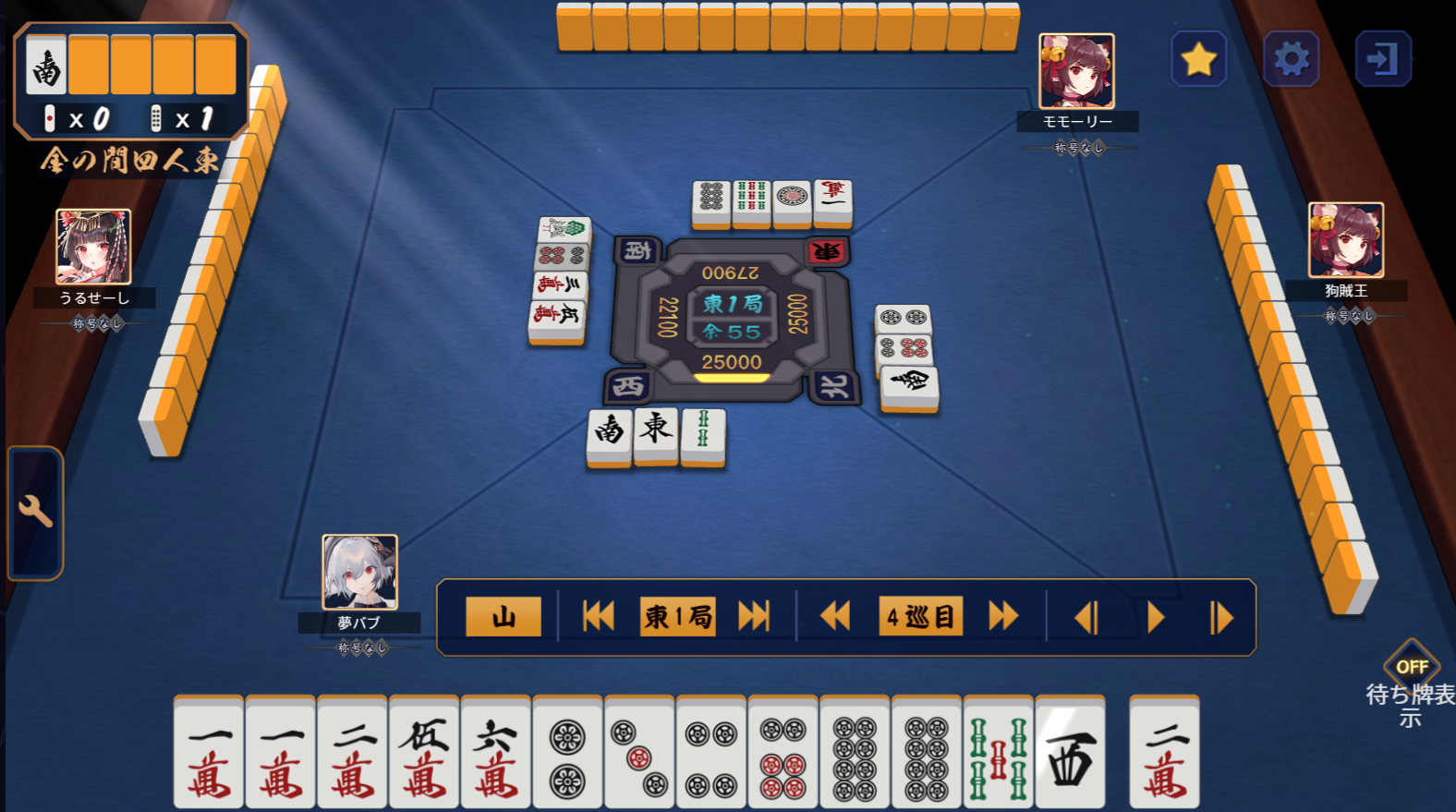Viewport: 1456px width, 812px height.
Task: Advance a turn with double-right arrows beside 4巡目
Action: [1003, 615]
